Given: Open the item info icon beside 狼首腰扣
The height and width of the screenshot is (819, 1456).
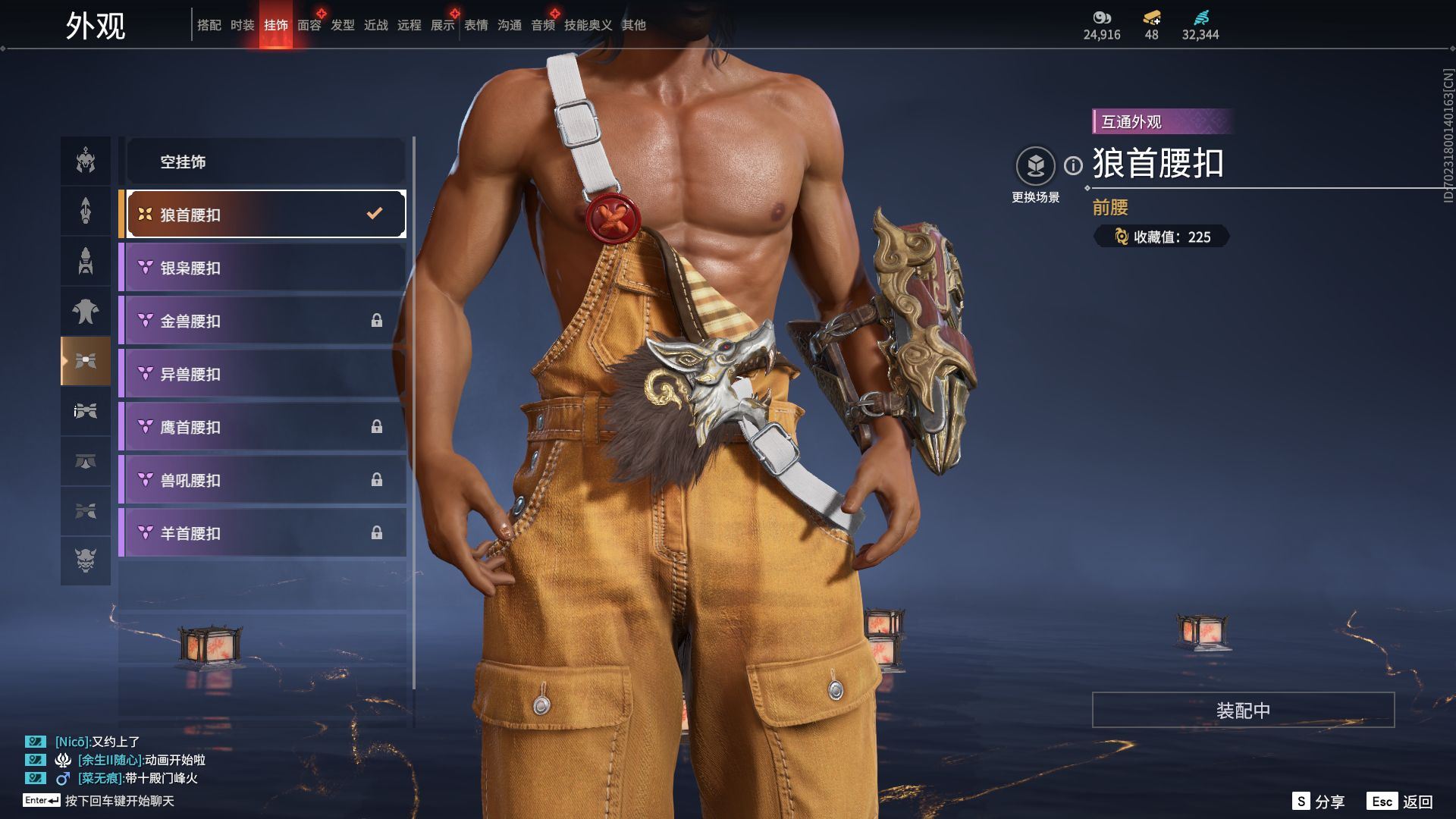Looking at the screenshot, I should (1073, 165).
